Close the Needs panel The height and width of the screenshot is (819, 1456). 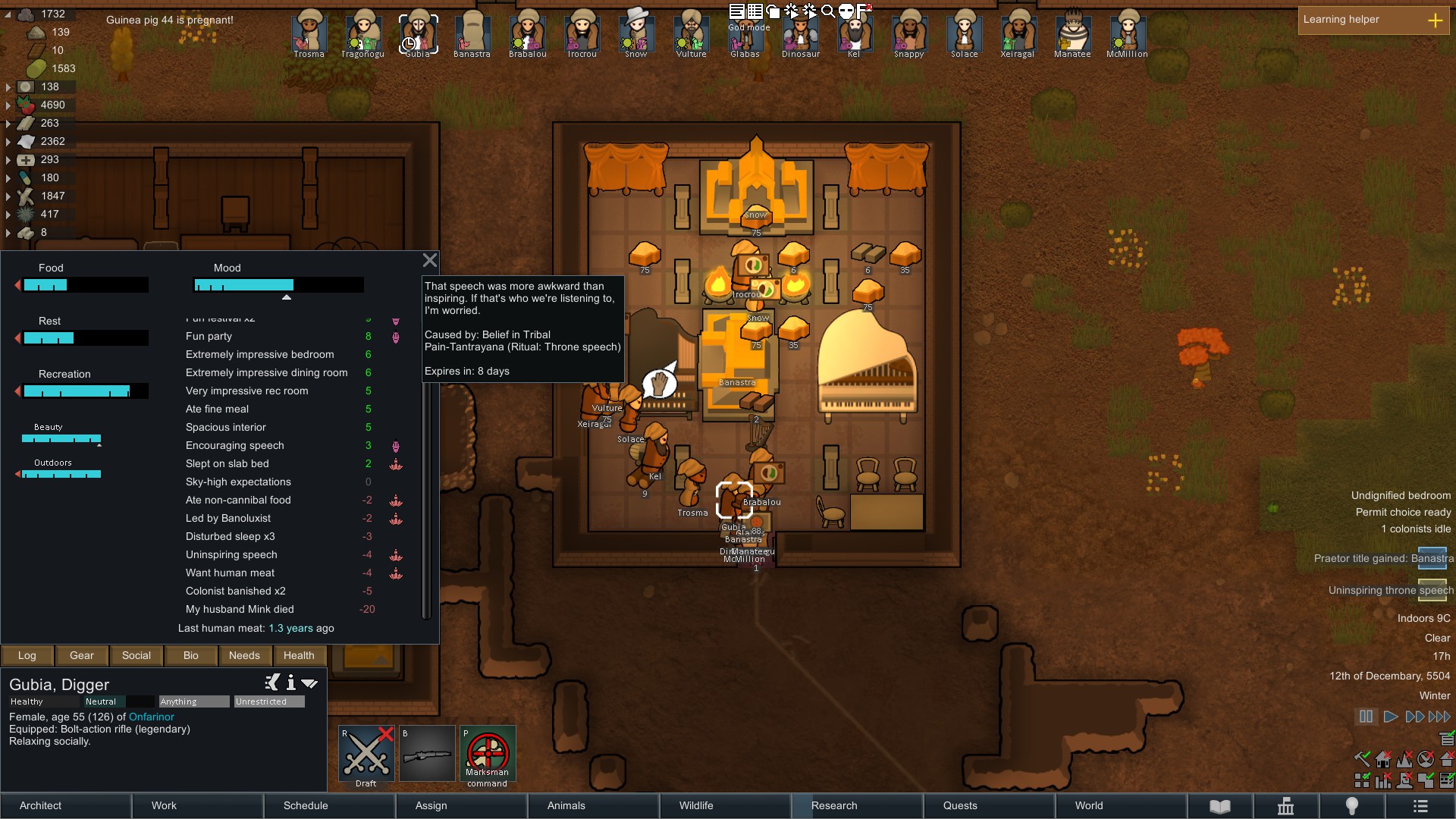tap(430, 261)
